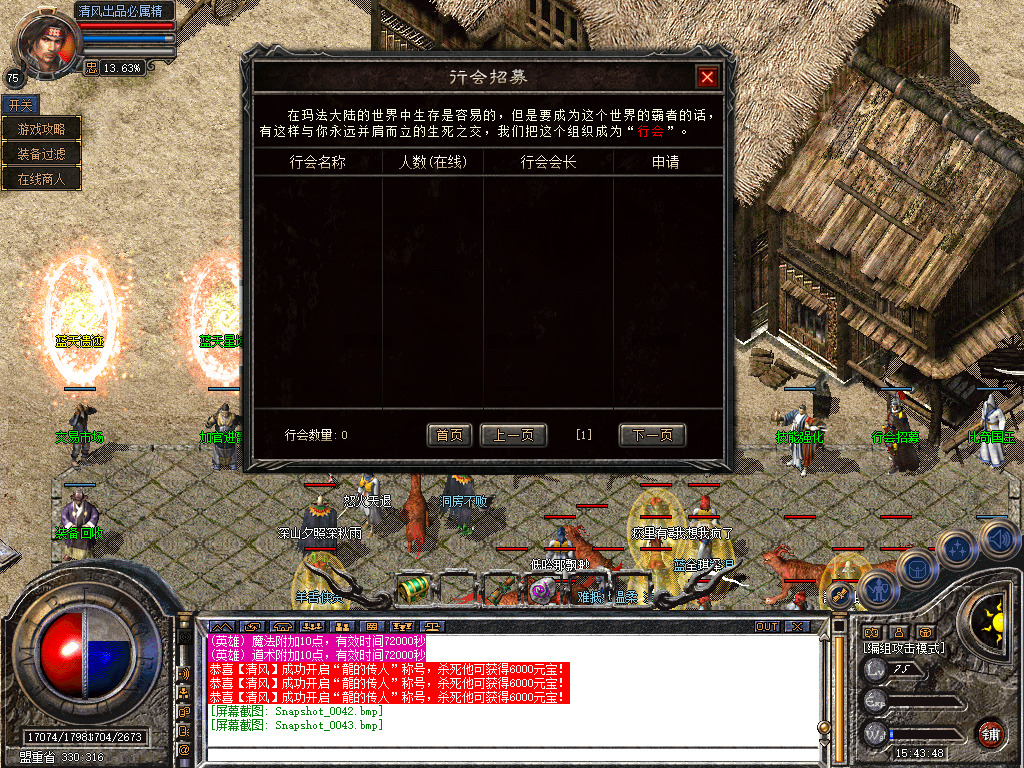Close the chat panel with its X button

point(797,626)
